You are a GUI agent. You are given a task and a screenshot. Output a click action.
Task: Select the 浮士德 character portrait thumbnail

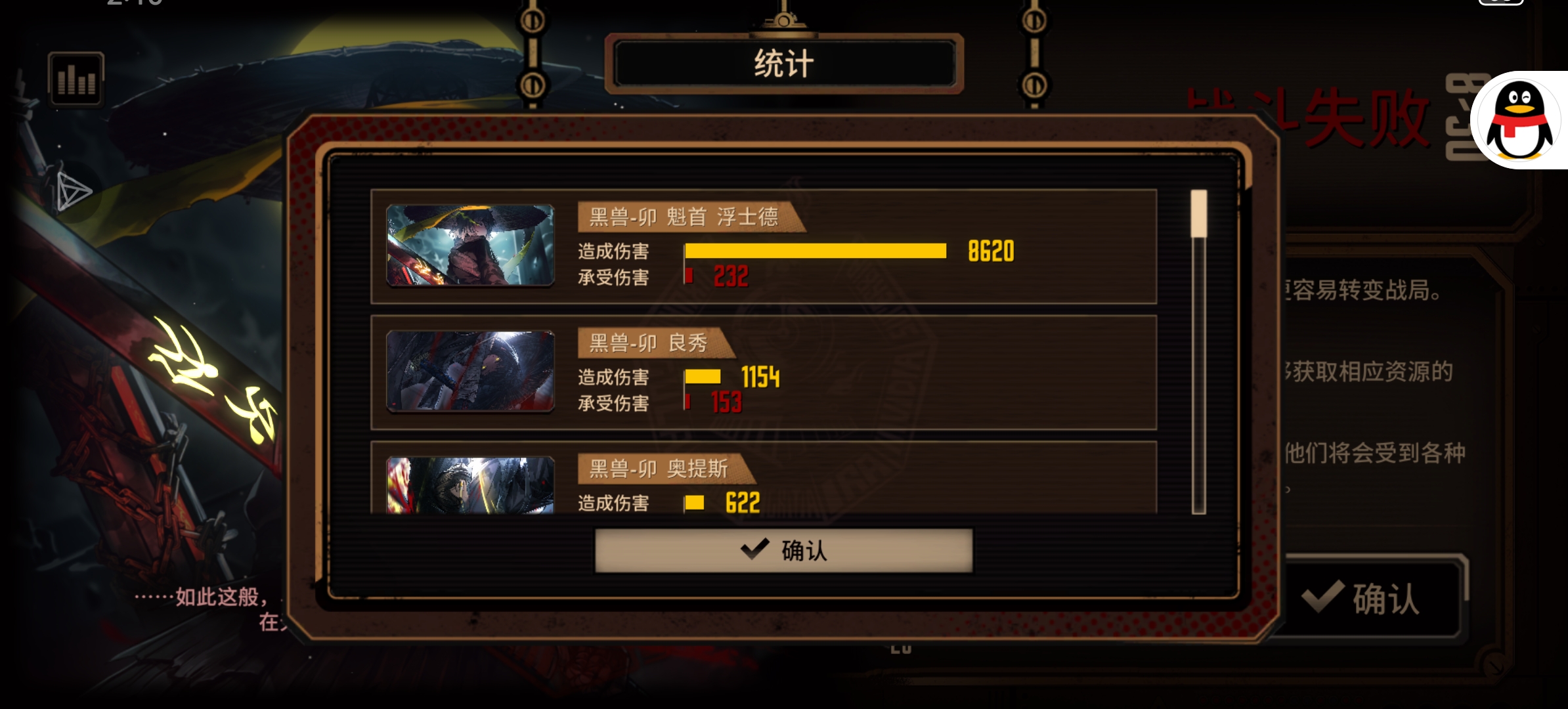[x=470, y=245]
